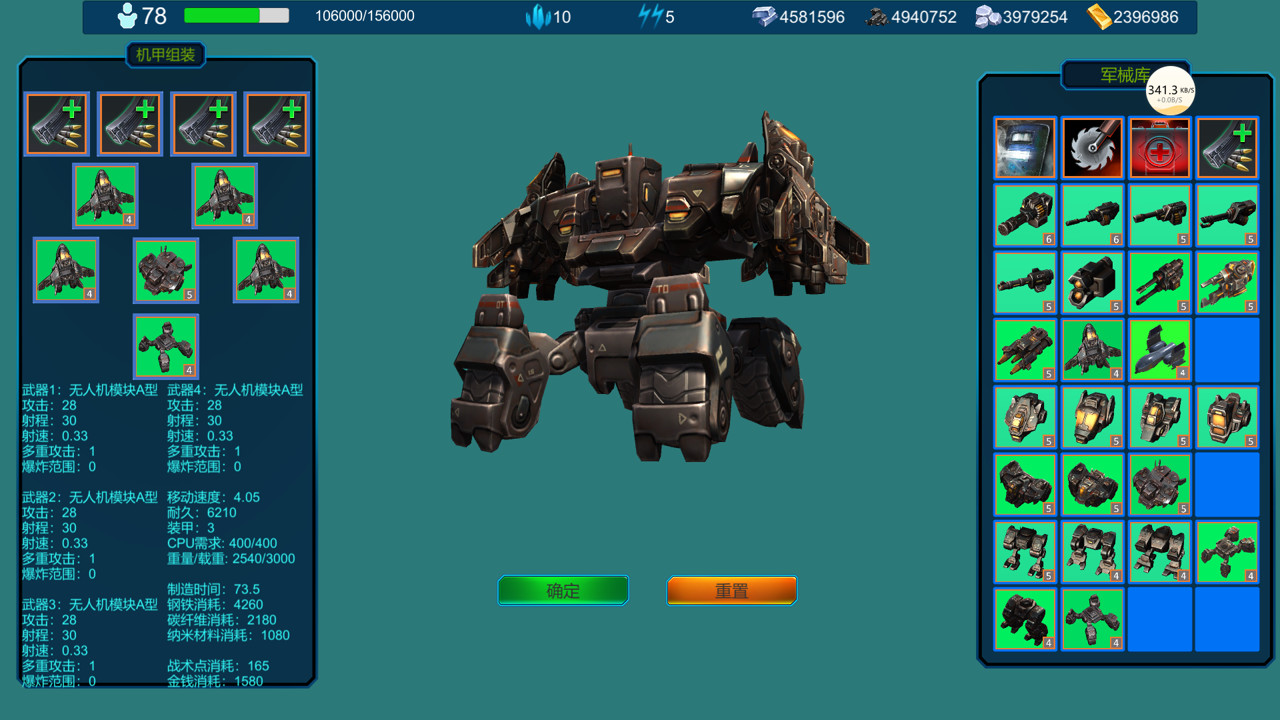The width and height of the screenshot is (1280, 720).
Task: Select the first weapon slot with ammo icon
Action: coord(56,122)
